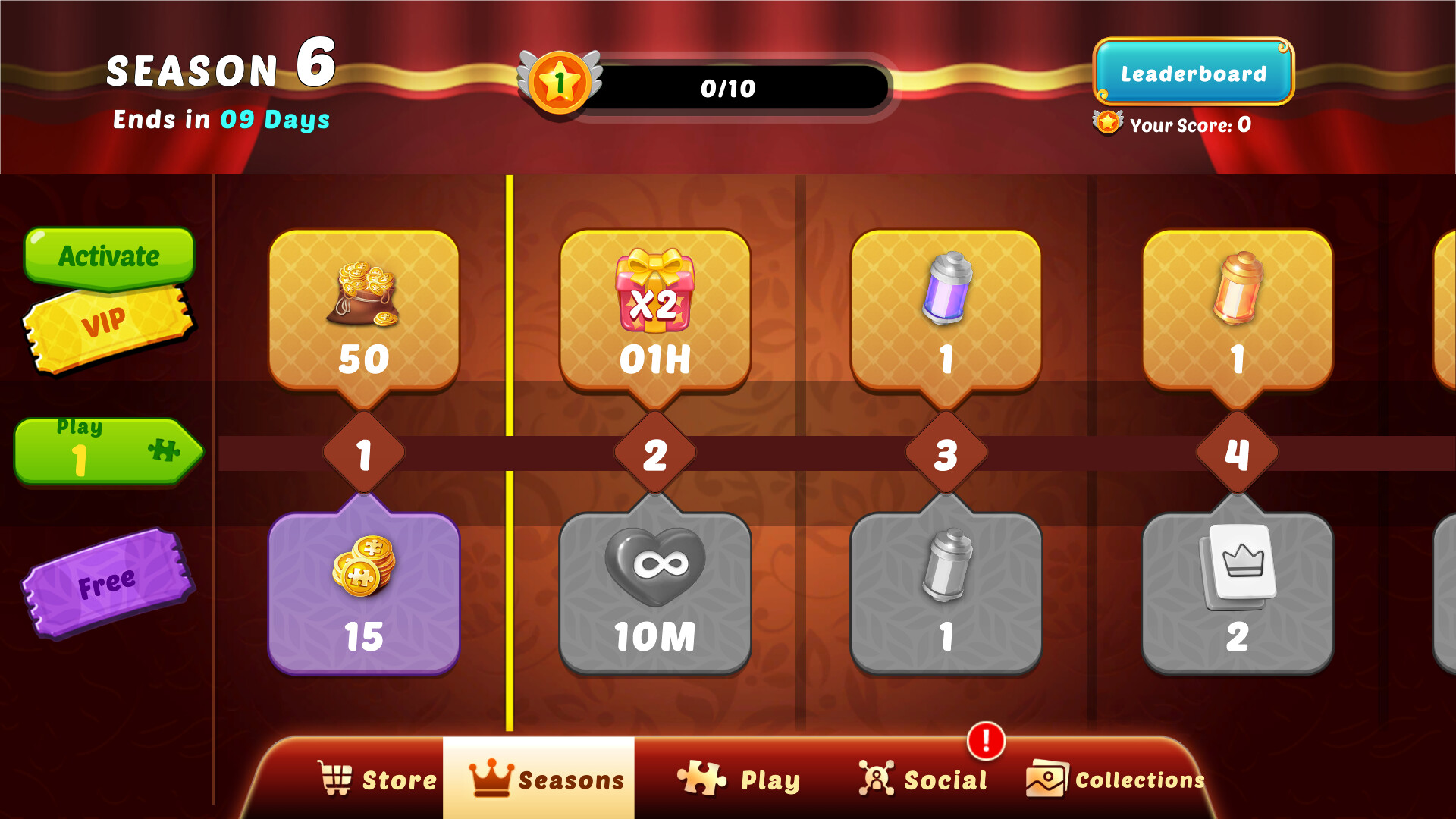Click the 0/10 progress bar

coord(730,87)
